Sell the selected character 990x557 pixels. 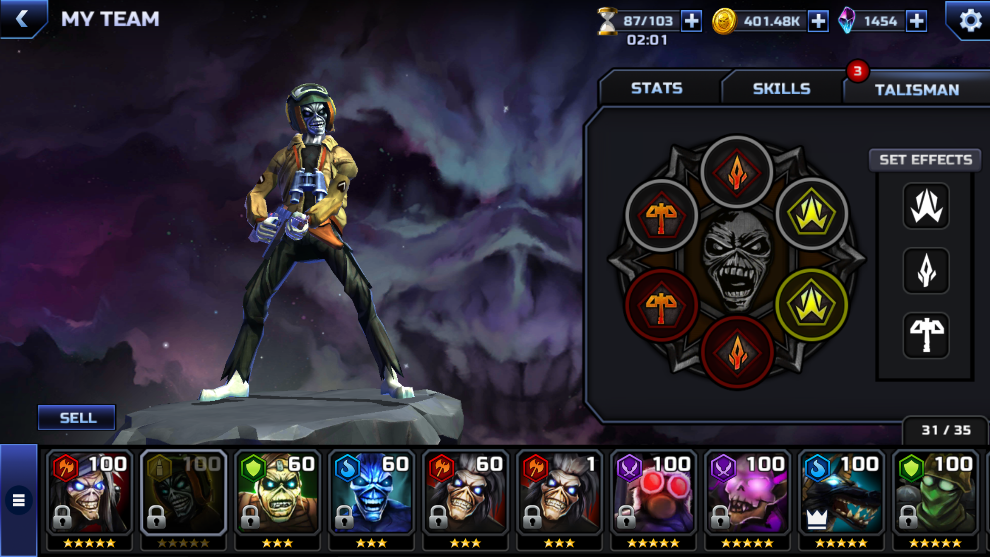[77, 417]
